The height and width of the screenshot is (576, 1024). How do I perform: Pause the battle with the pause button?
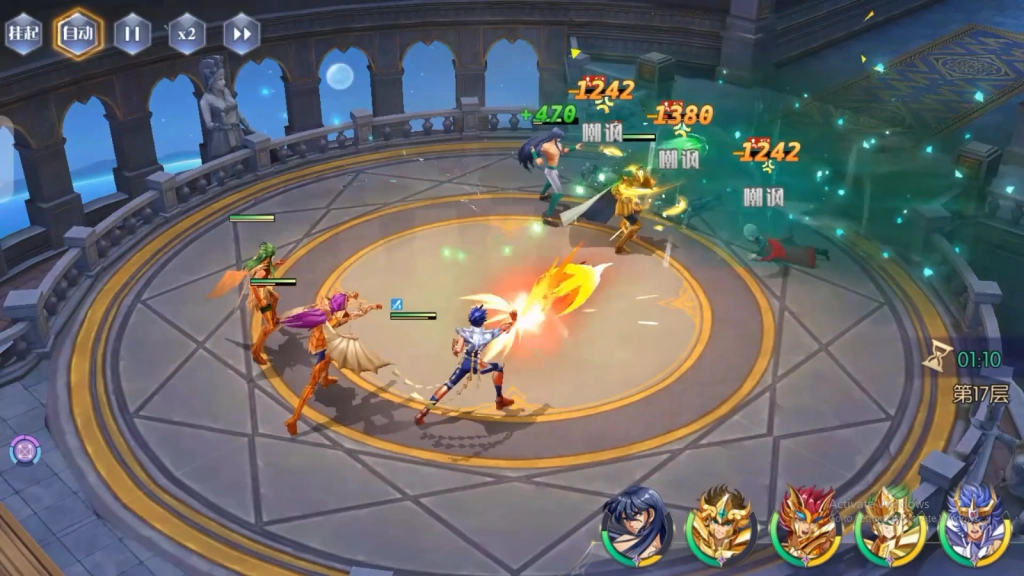pos(132,34)
